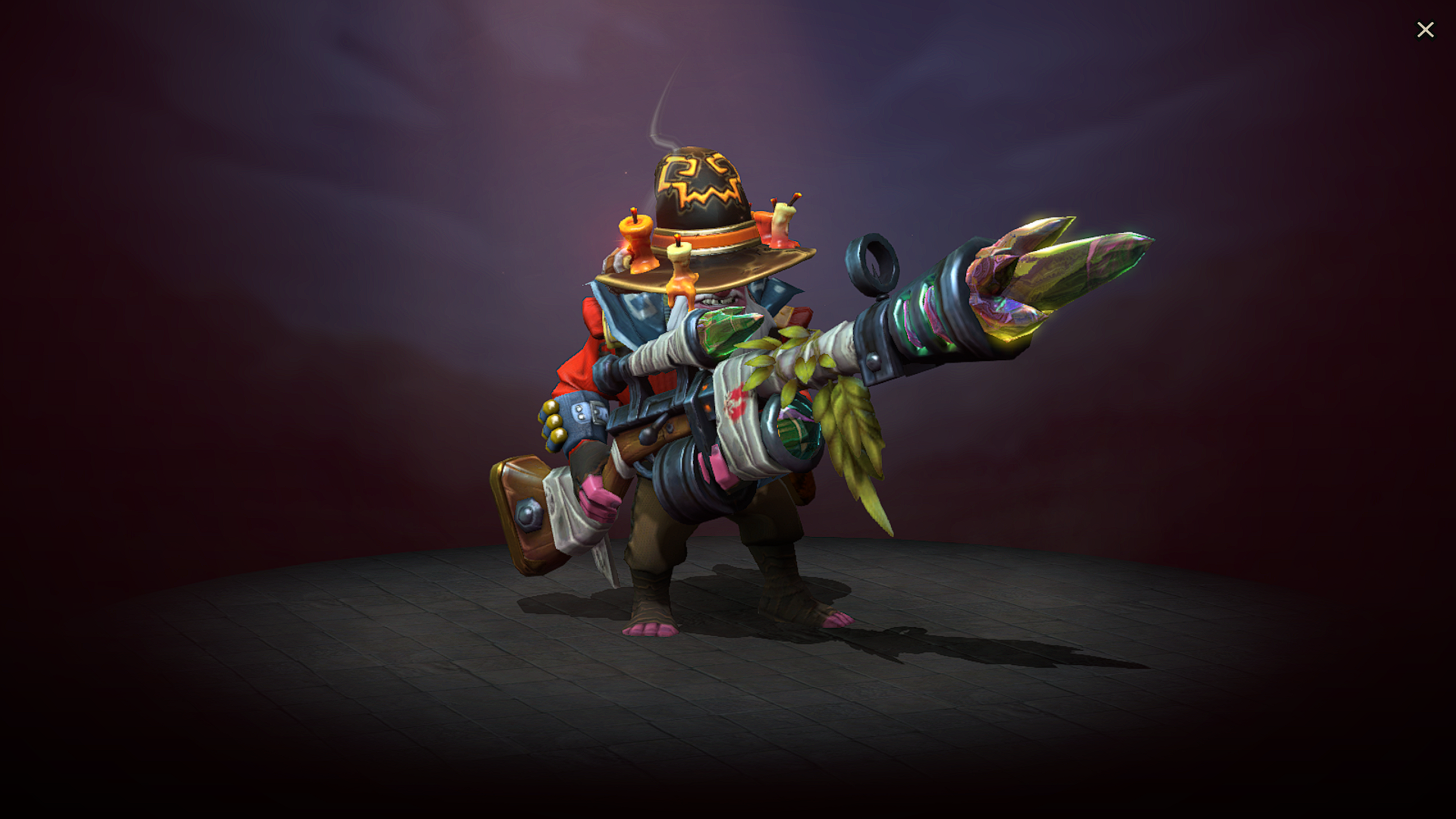Close the item preview viewer
The height and width of the screenshot is (819, 1456).
[x=1426, y=30]
